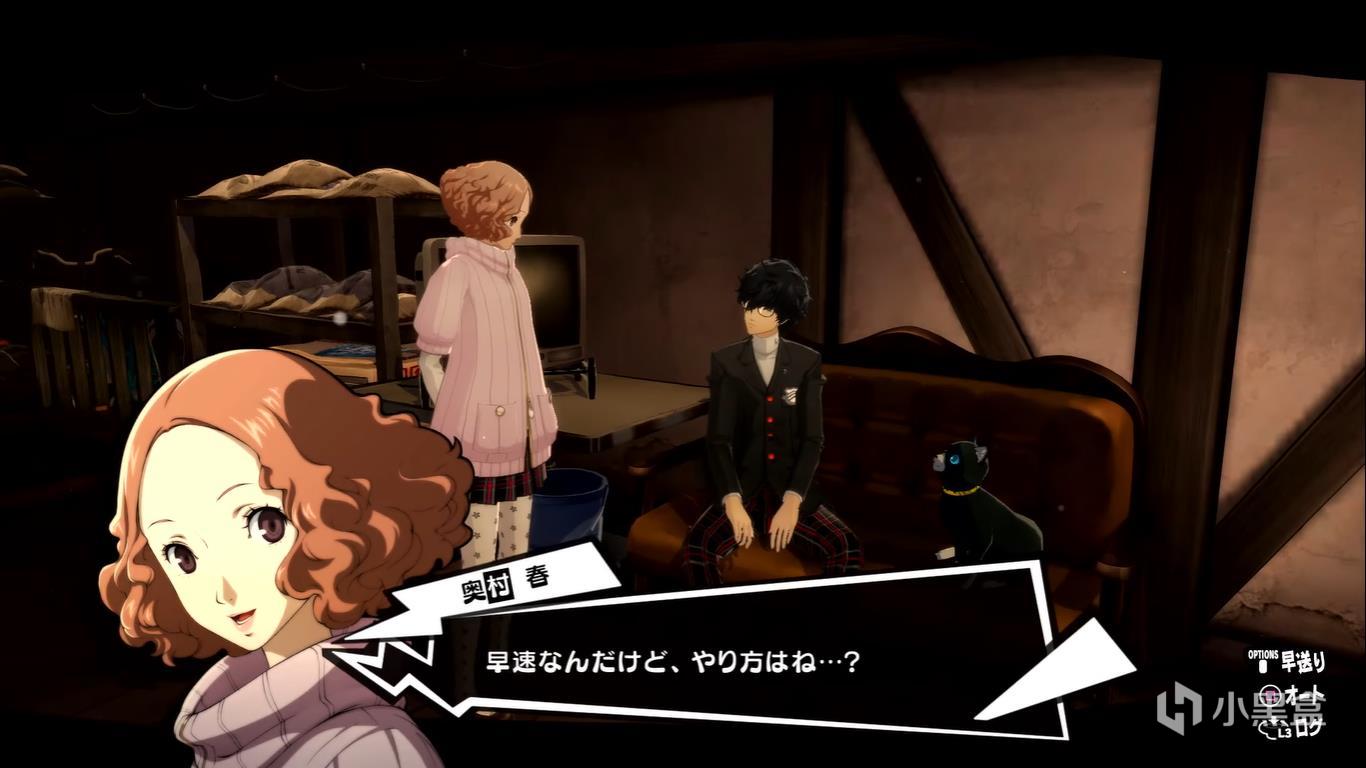
Task: Open the backlog via the ログ label
Action: click(x=1310, y=728)
